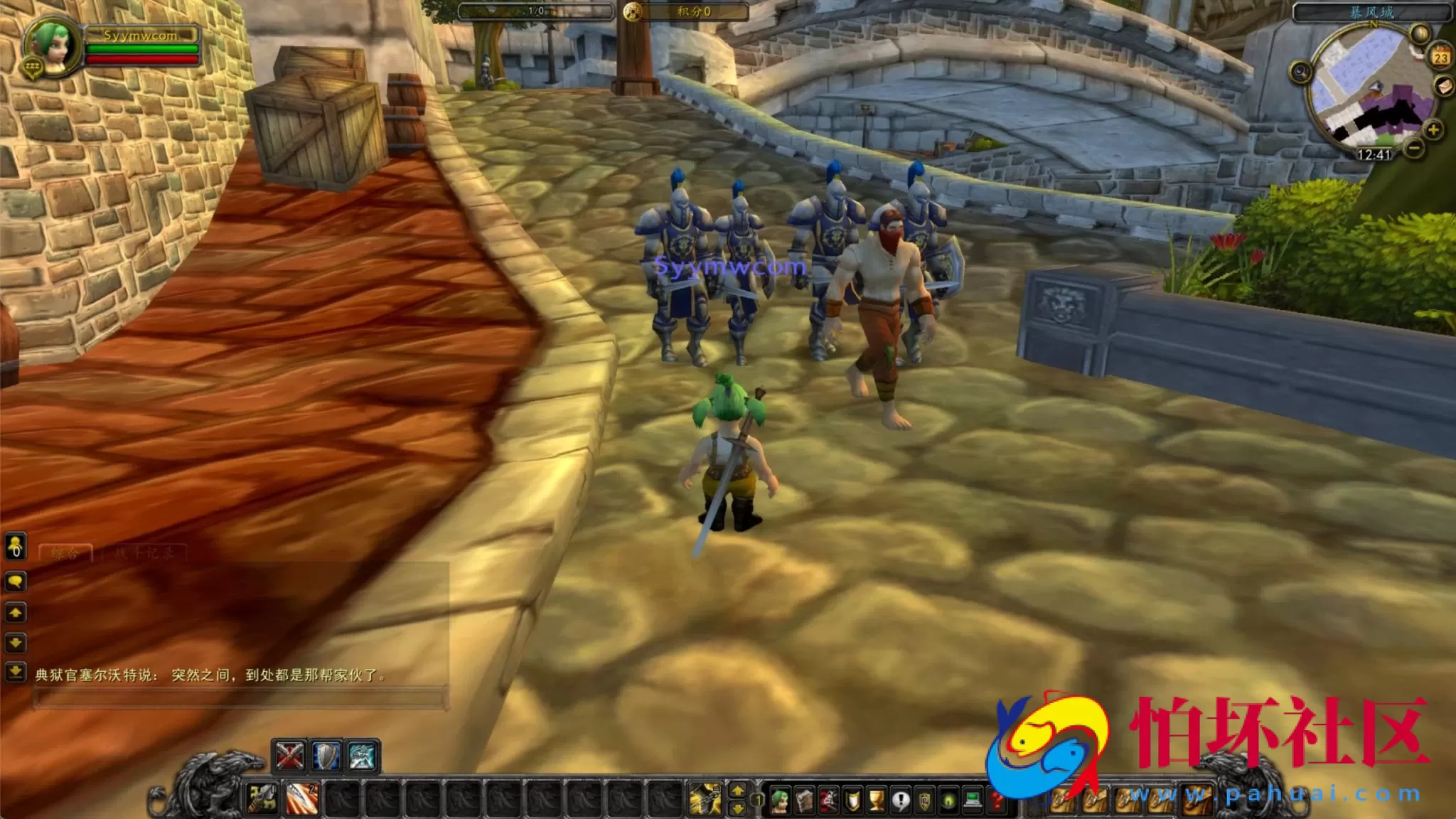Open the spellbook icon in the micro menu
This screenshot has width=1456, height=819.
804,800
